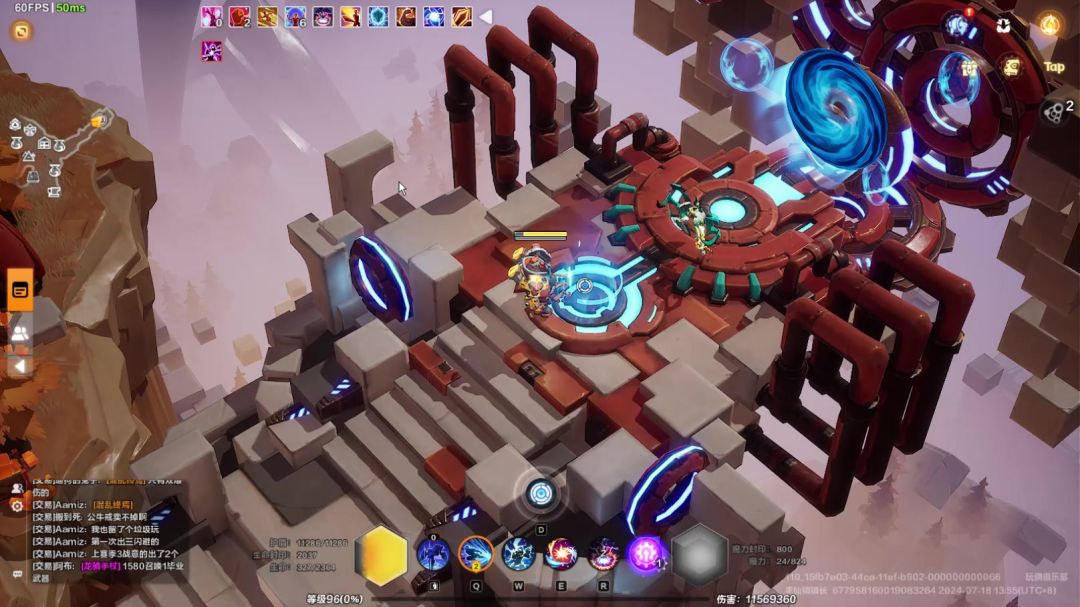
Task: Collapse the side panel with the left arrow
Action: [19, 366]
